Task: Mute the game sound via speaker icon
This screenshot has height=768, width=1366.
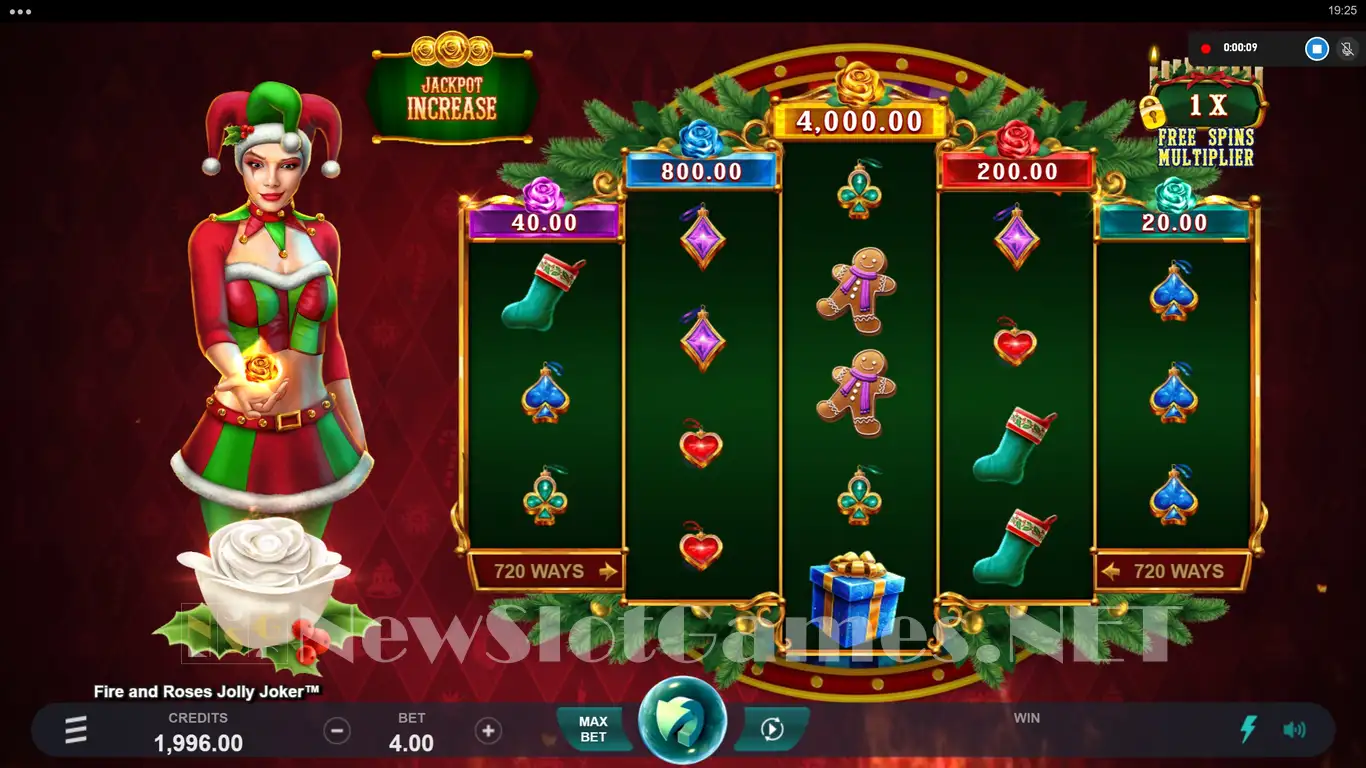Action: pyautogui.click(x=1294, y=730)
